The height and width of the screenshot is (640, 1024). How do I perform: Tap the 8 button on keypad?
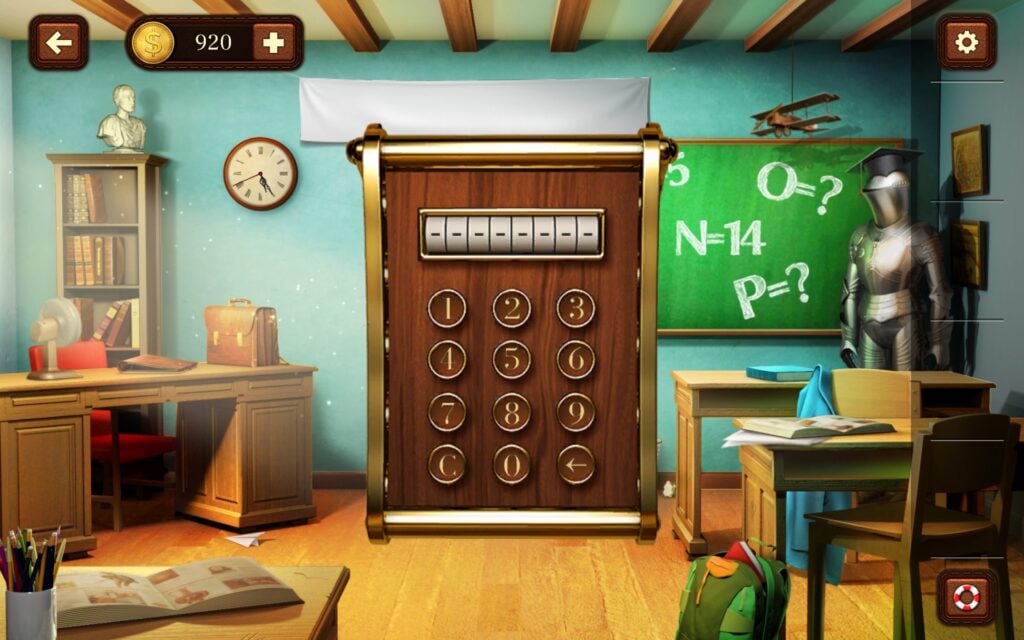coord(512,412)
